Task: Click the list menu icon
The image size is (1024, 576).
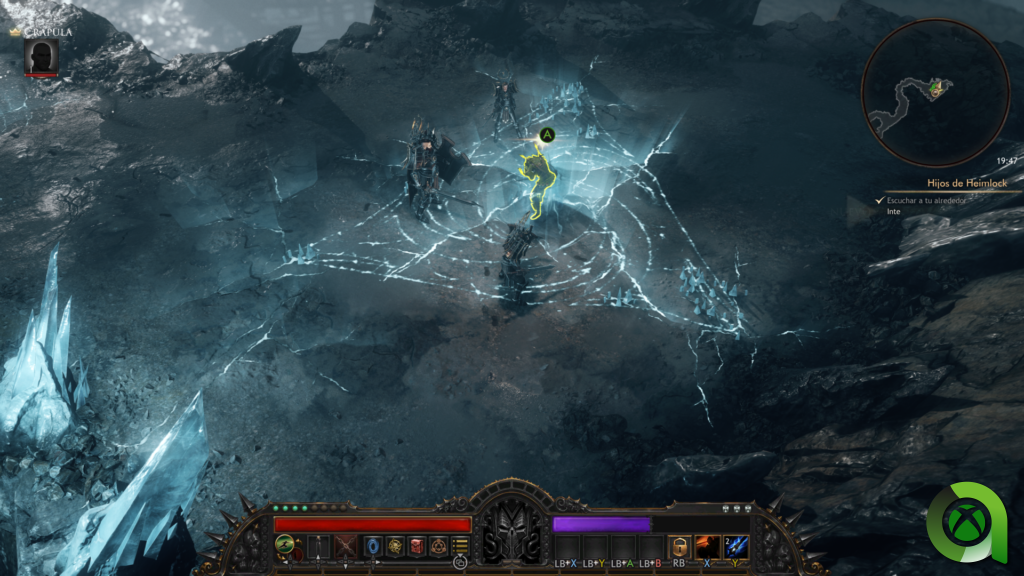Action: (x=460, y=546)
